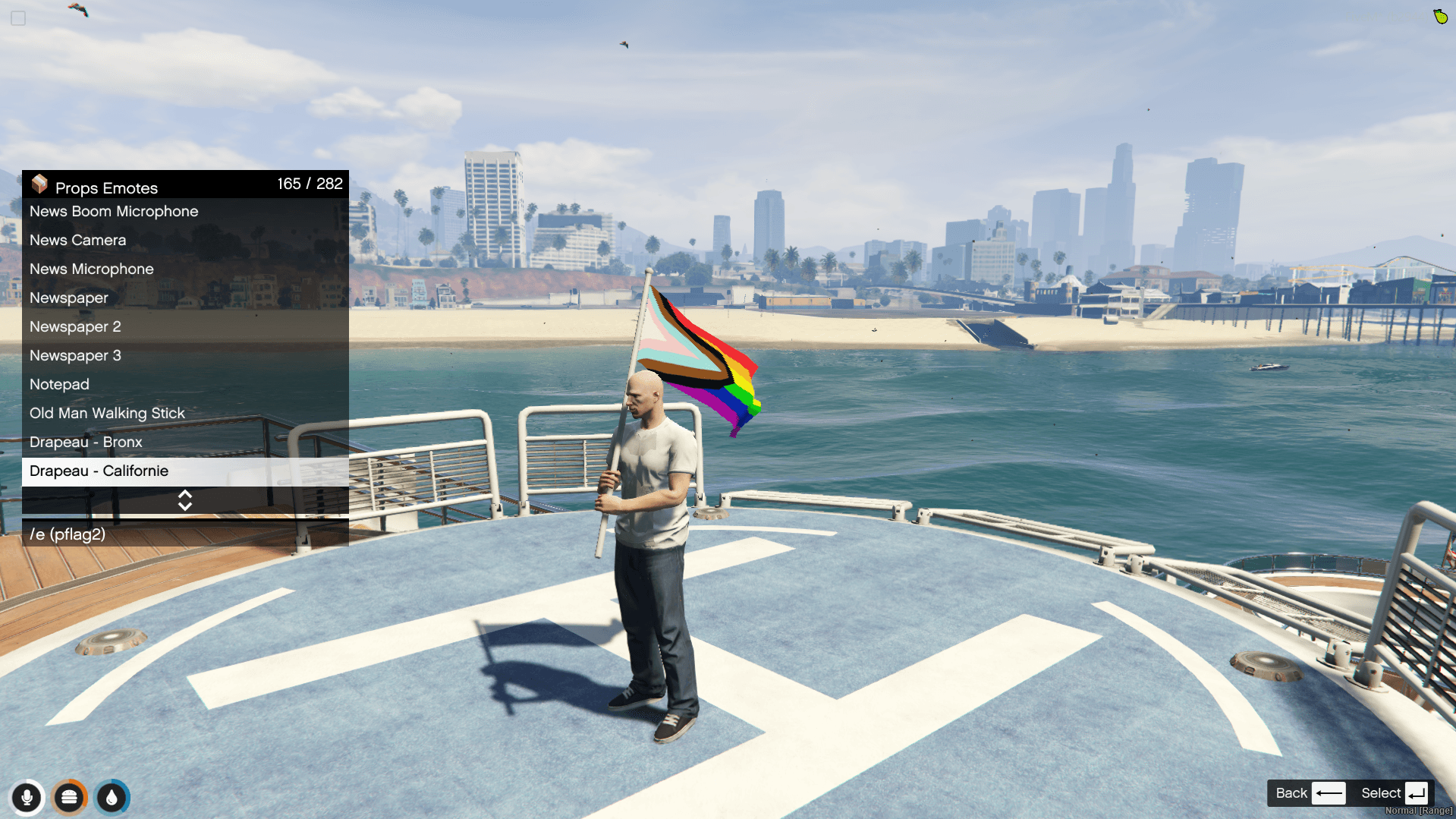Screen dimensions: 1456x819
Task: Choose News Camera from the list
Action: 78,241
